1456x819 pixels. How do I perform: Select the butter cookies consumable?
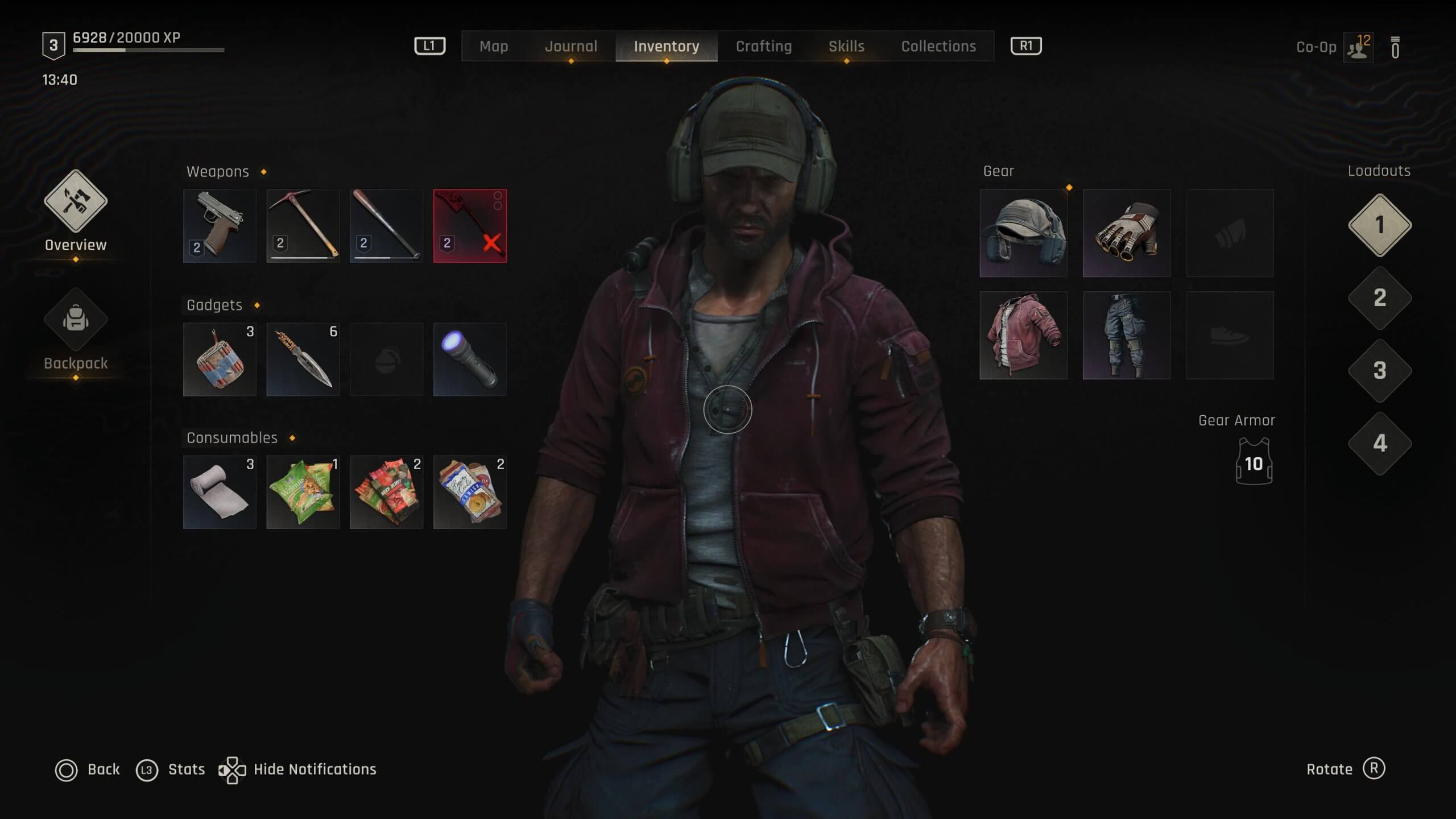470,492
